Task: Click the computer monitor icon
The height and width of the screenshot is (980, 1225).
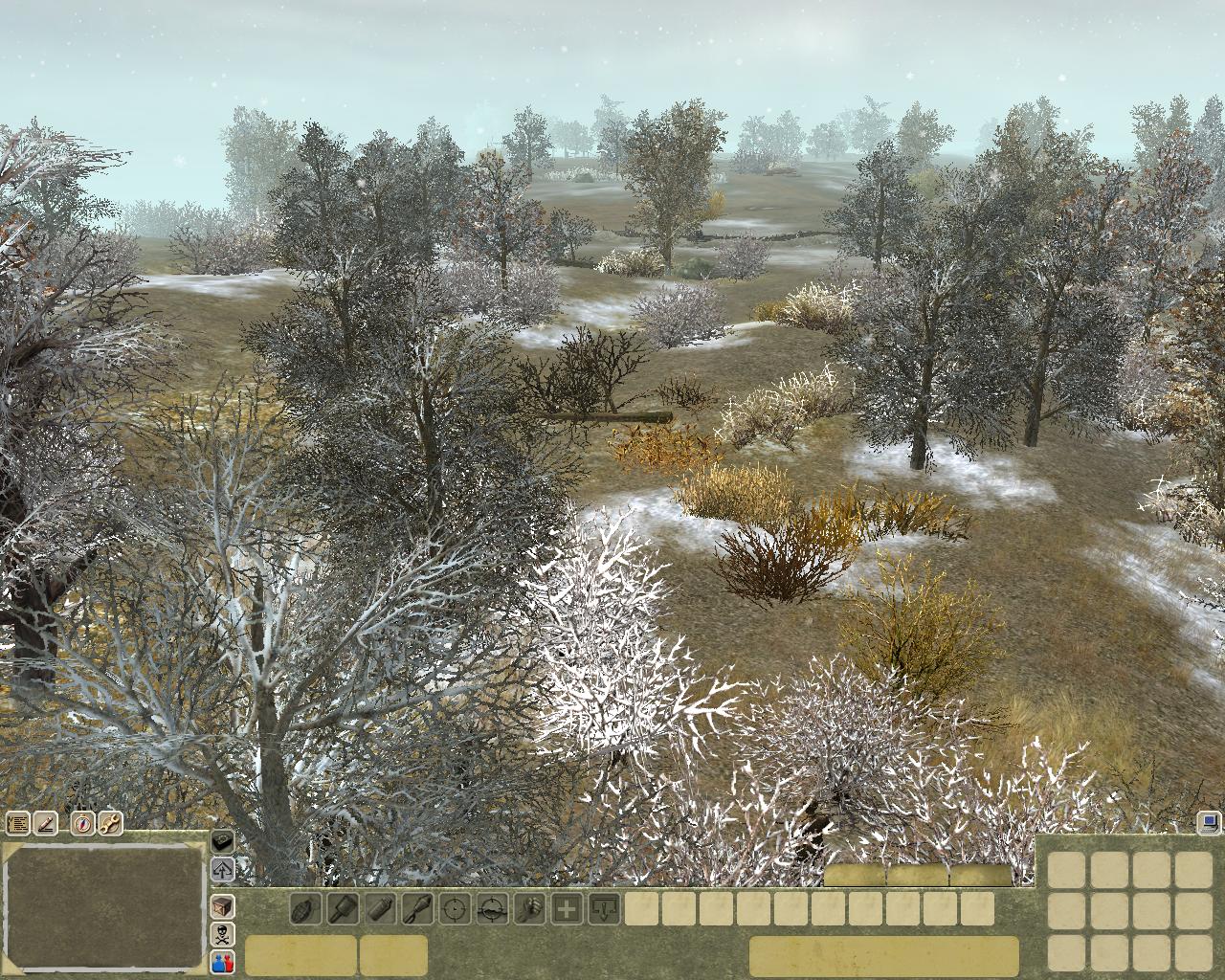Action: point(1208,821)
